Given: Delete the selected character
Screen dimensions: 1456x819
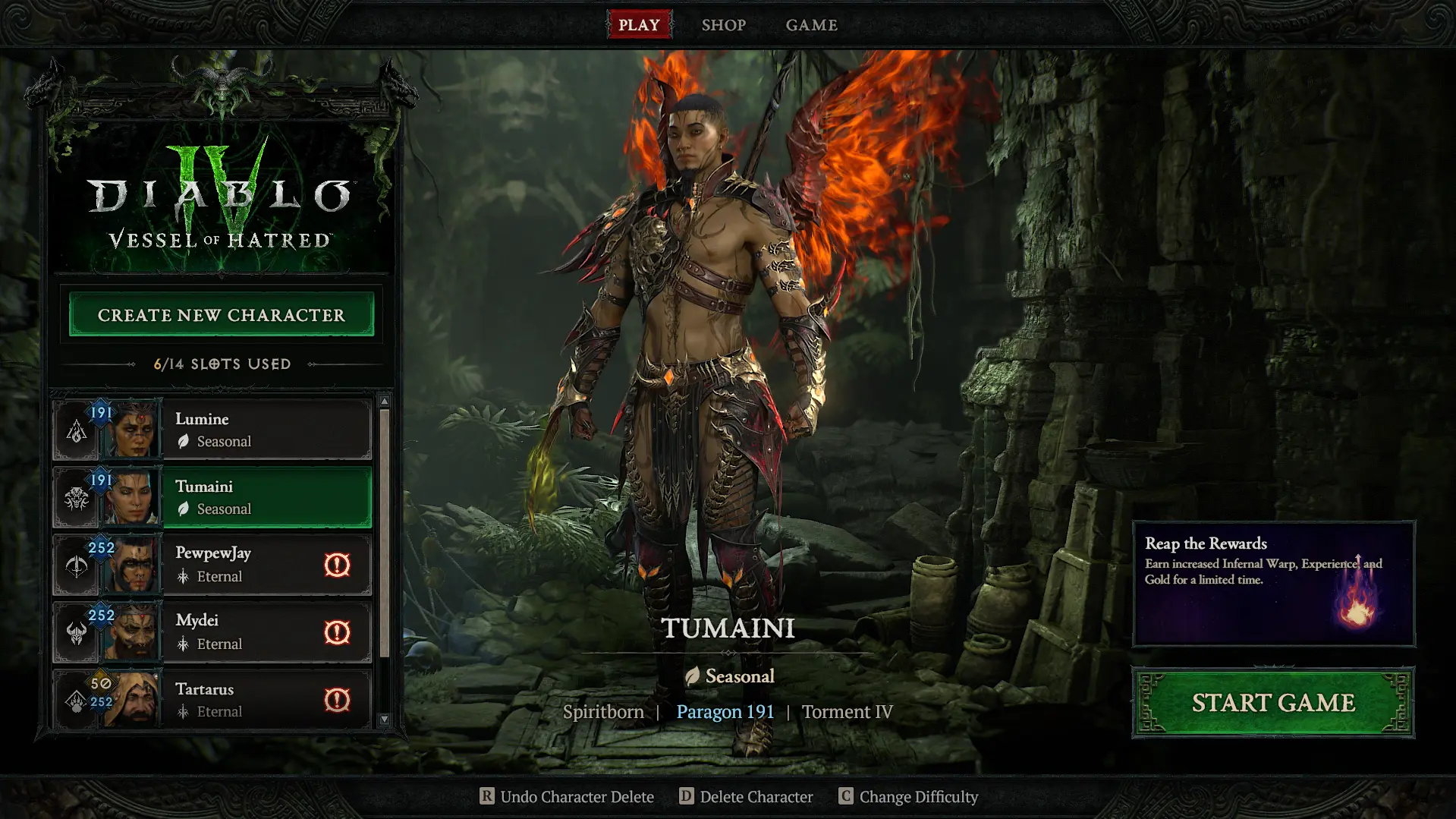Looking at the screenshot, I should [746, 796].
